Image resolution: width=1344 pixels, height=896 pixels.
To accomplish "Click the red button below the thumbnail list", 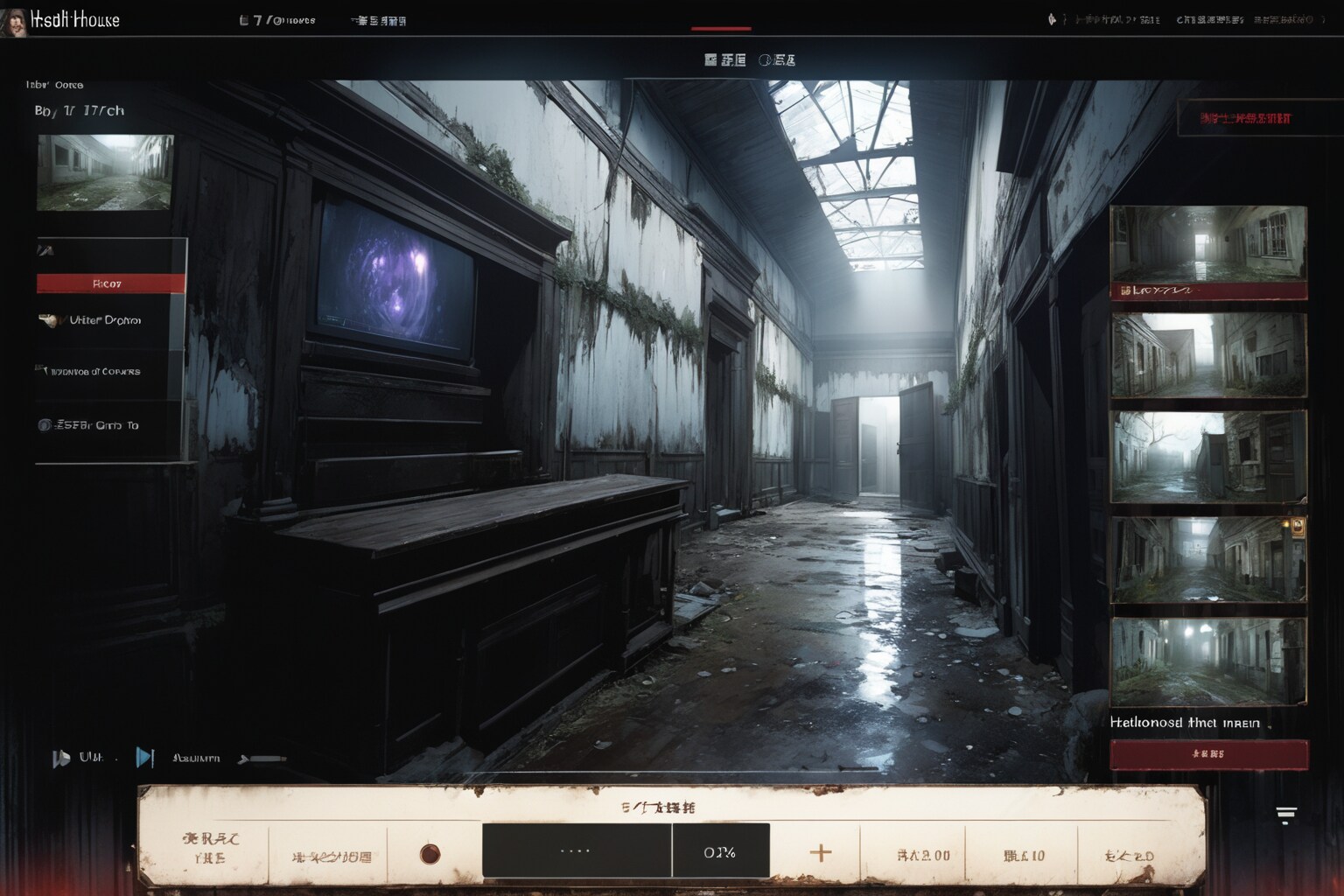I will (1208, 753).
